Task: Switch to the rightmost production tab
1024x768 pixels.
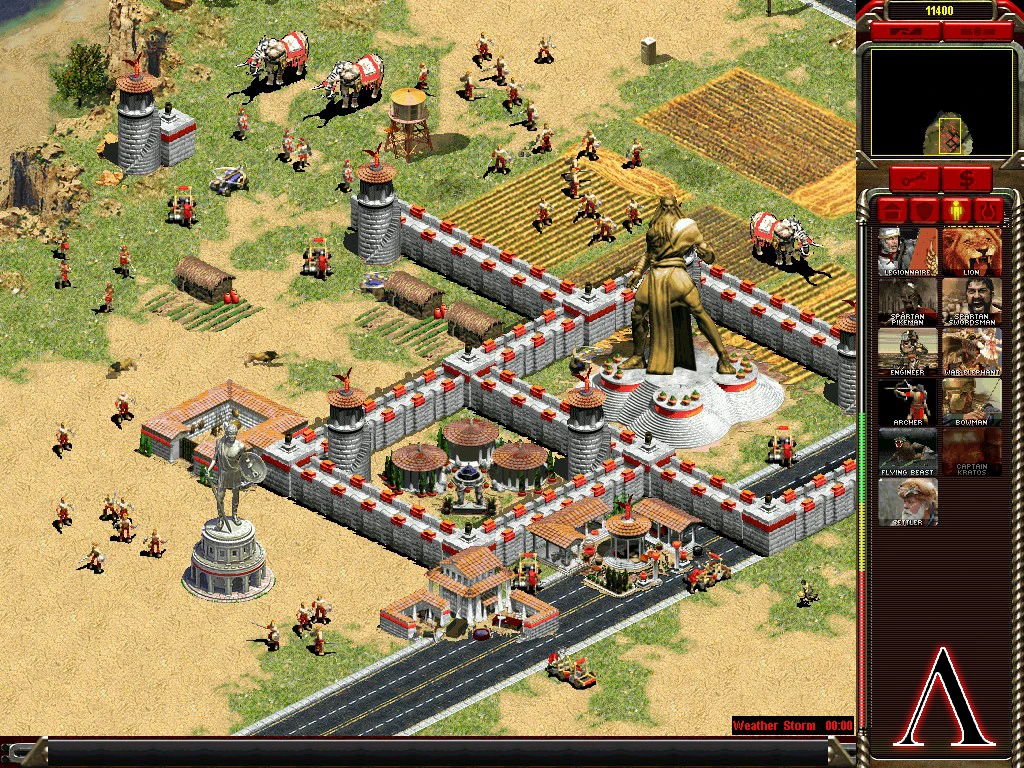Action: [x=990, y=211]
